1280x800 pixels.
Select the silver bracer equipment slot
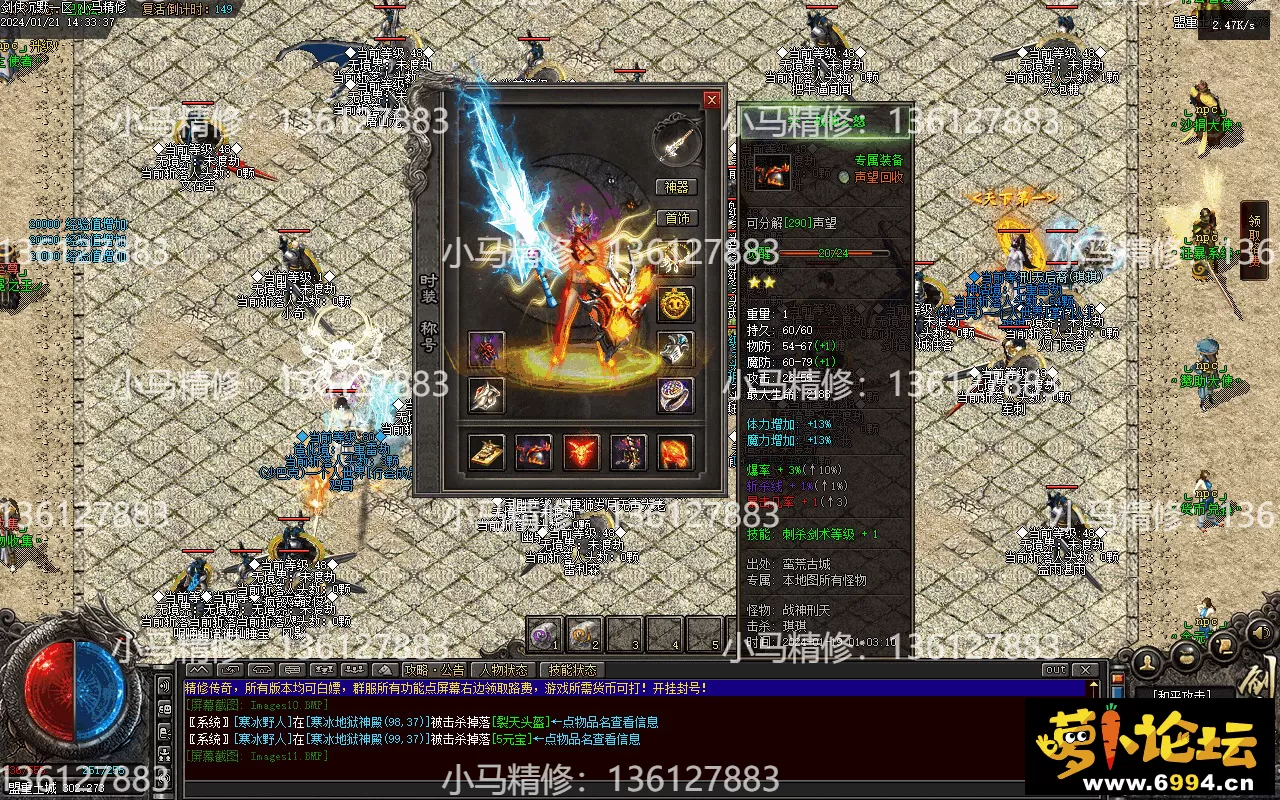(675, 349)
